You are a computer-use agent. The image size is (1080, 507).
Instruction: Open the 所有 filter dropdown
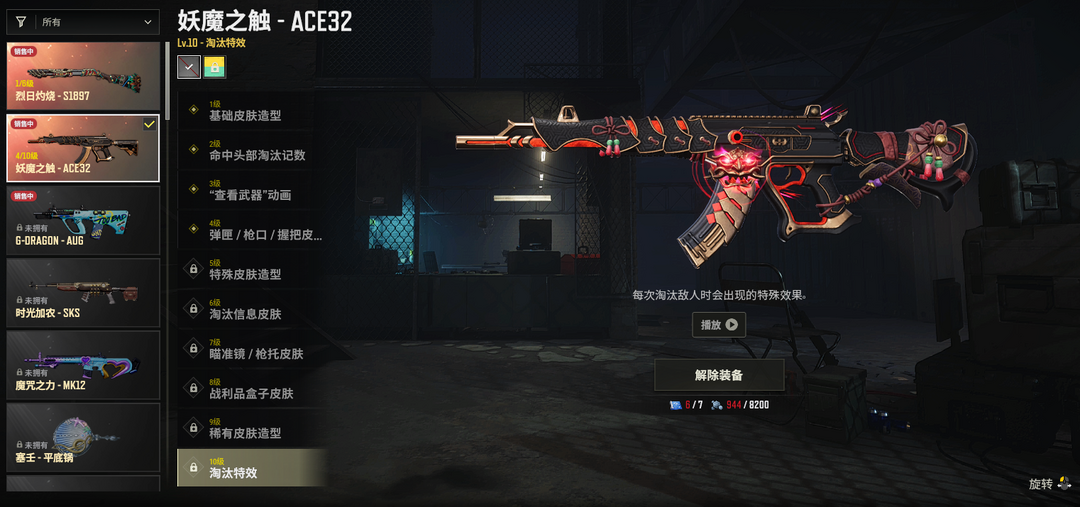(83, 21)
